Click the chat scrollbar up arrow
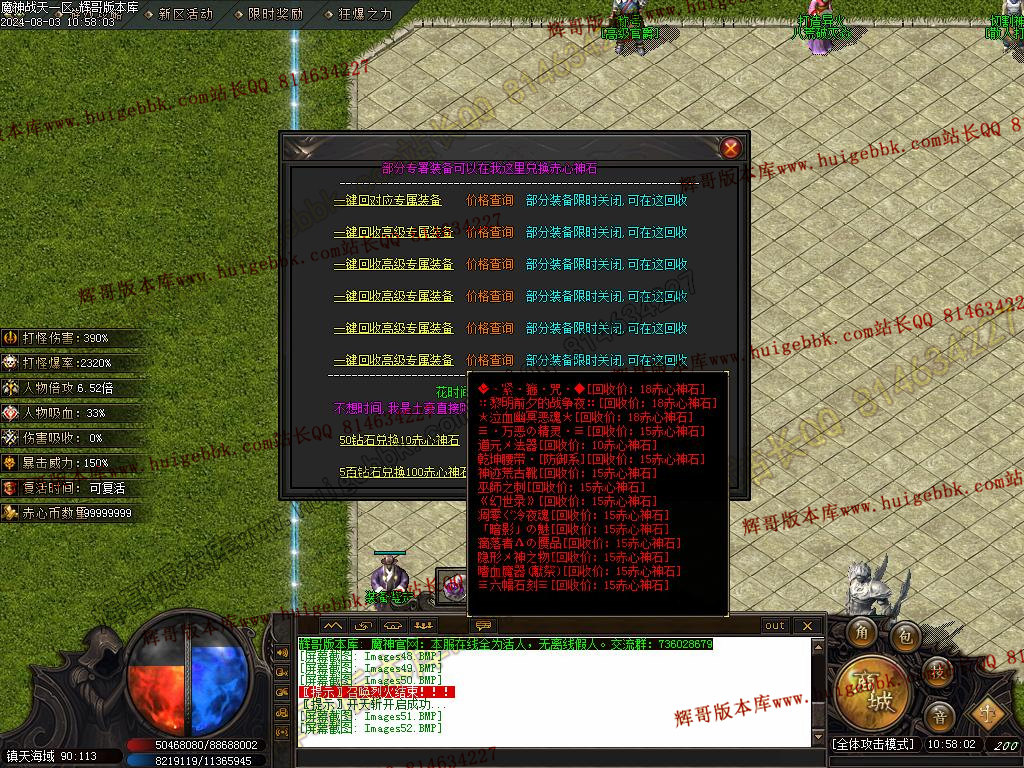 819,647
